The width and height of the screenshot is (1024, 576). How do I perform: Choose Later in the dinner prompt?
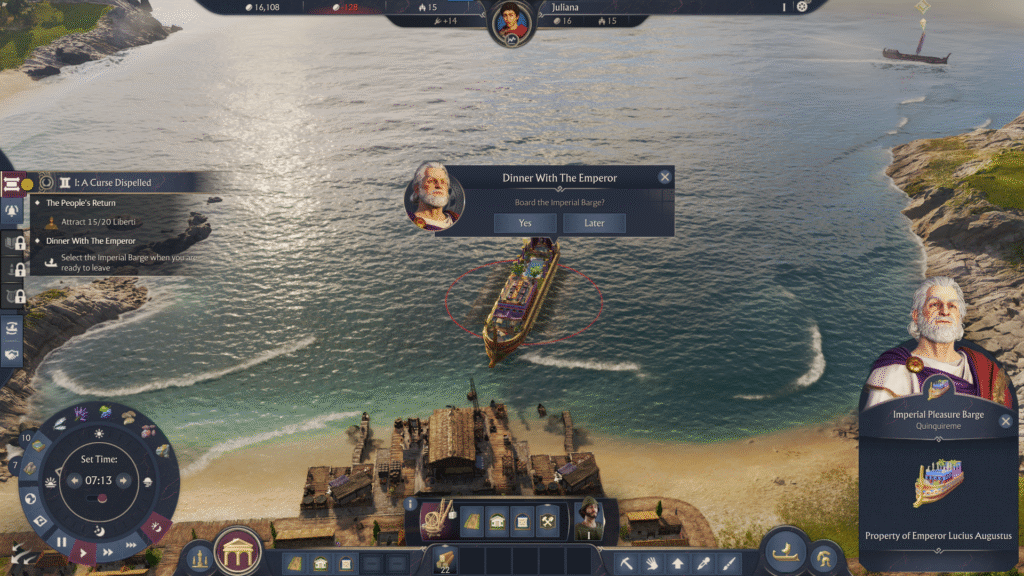click(594, 223)
